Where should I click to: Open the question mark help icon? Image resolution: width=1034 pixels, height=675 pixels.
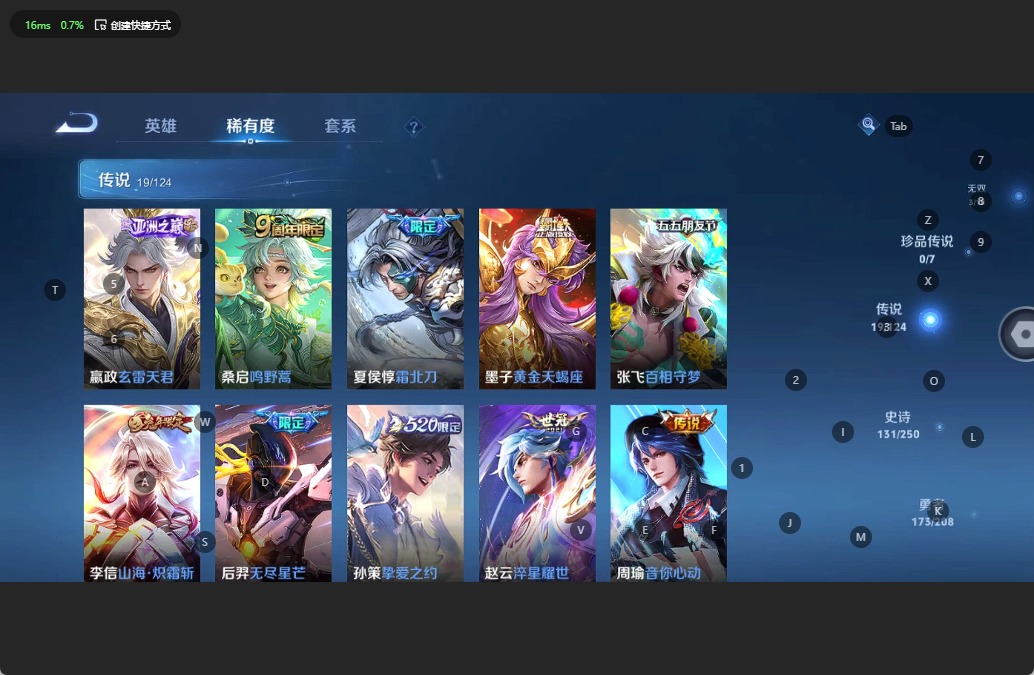[x=414, y=127]
